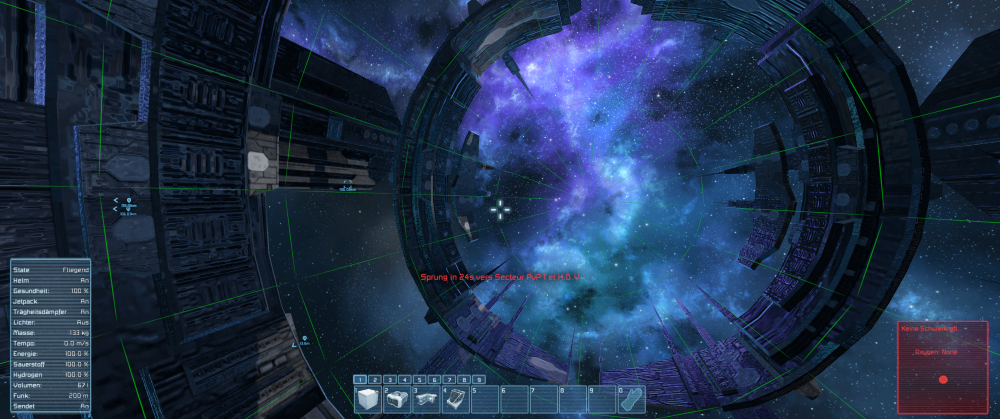Select the glove hand icon in slot 0
1000x419 pixels.
point(630,399)
